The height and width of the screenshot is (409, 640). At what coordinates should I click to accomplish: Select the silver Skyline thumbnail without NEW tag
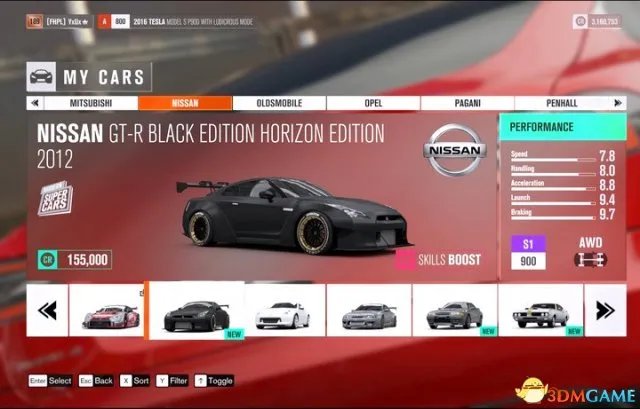[368, 311]
